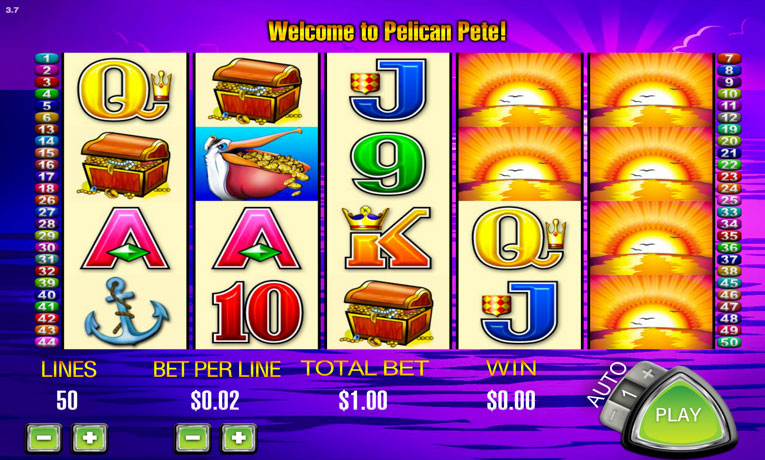Viewport: 765px width, 460px height.
Task: Decrease the number of lines
Action: click(x=43, y=437)
